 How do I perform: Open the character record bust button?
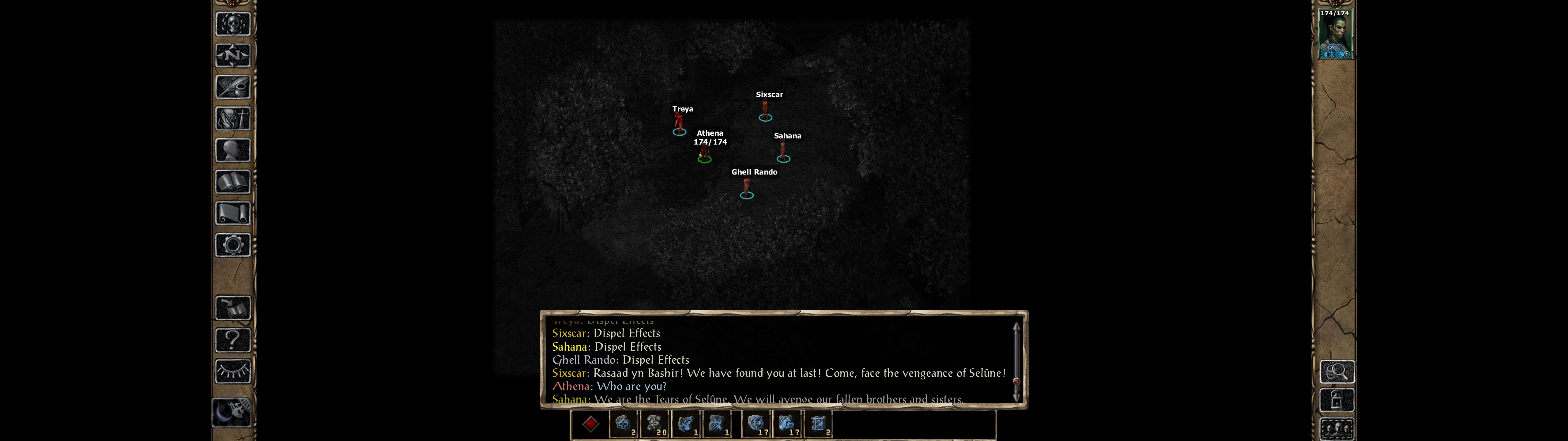point(233,150)
